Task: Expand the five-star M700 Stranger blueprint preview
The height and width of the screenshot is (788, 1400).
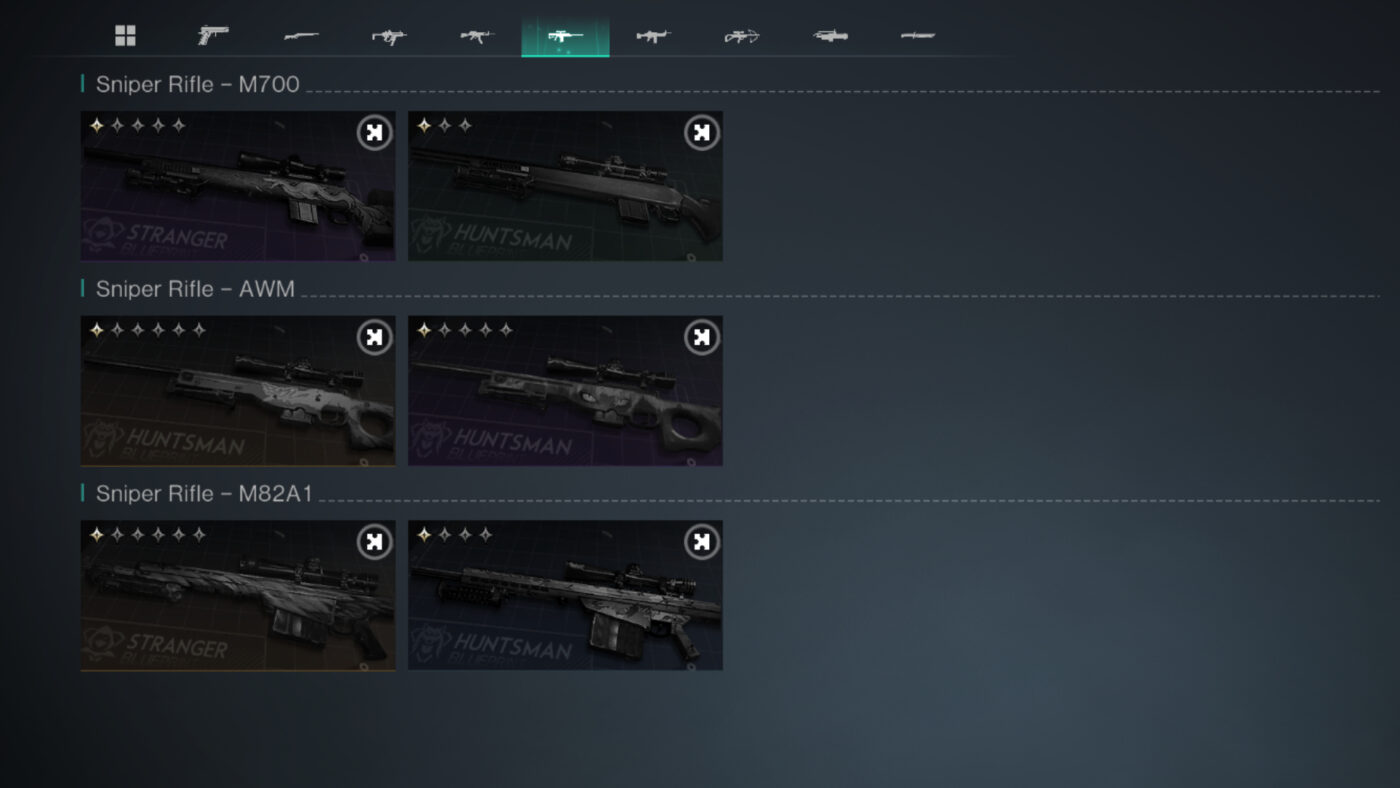Action: click(373, 132)
